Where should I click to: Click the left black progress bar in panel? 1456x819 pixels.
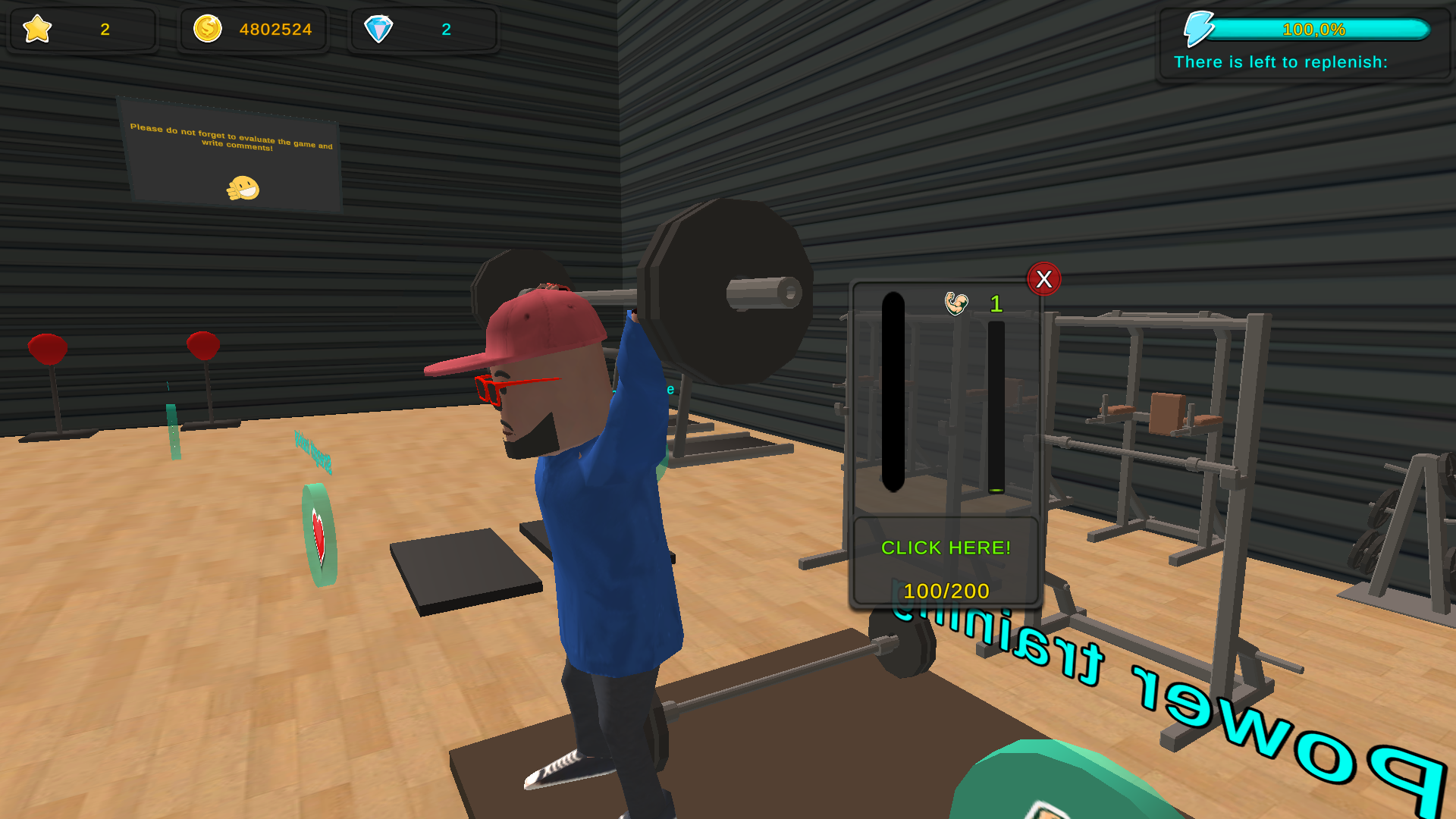click(x=893, y=391)
